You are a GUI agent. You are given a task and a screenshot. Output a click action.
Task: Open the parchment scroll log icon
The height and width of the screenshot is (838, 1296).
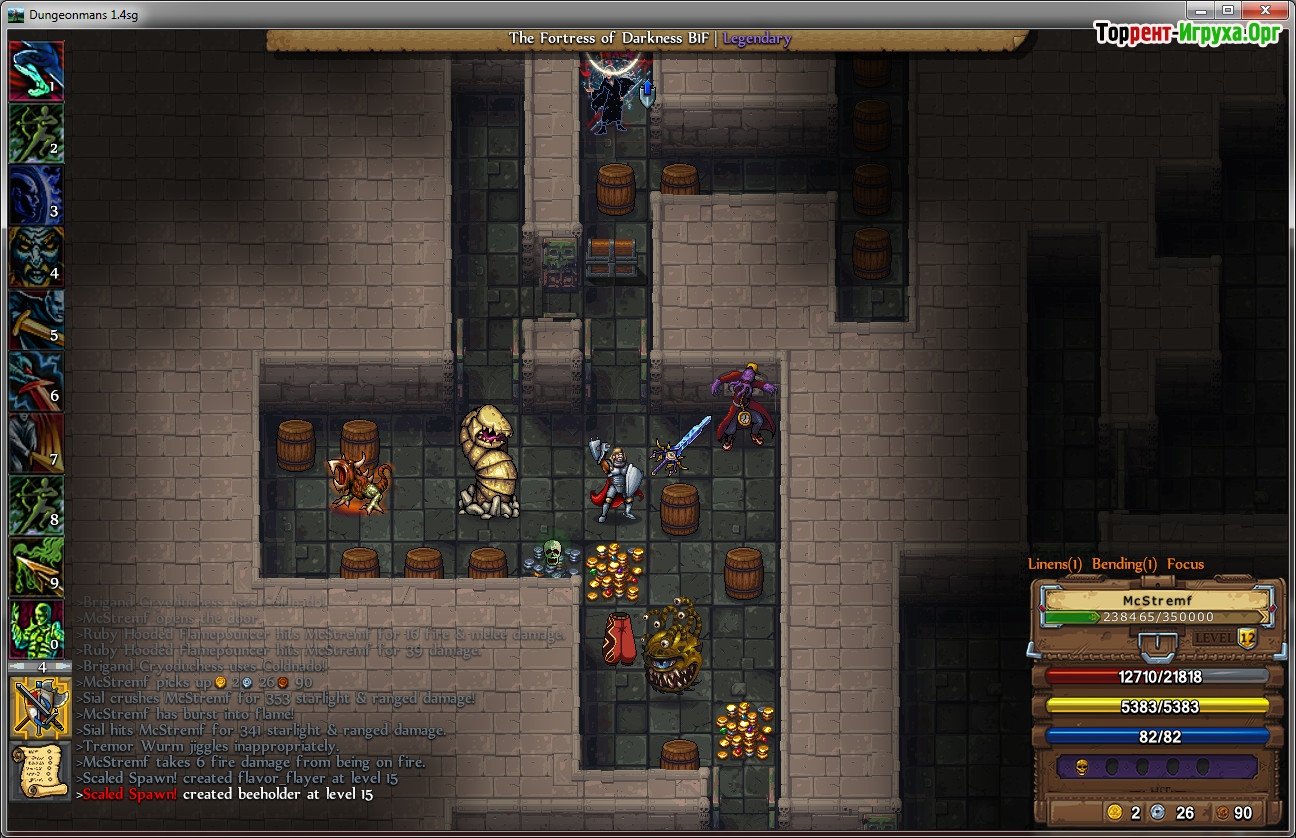pos(40,770)
